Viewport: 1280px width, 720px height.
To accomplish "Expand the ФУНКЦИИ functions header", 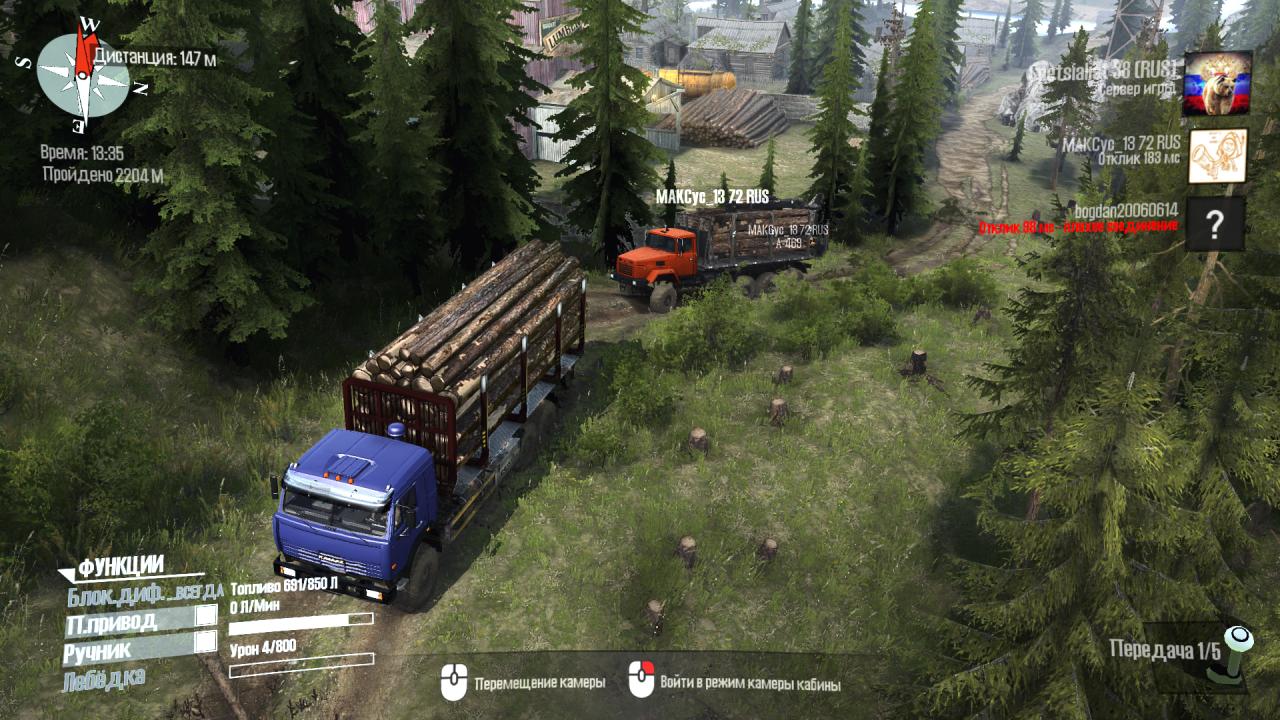I will click(x=120, y=568).
